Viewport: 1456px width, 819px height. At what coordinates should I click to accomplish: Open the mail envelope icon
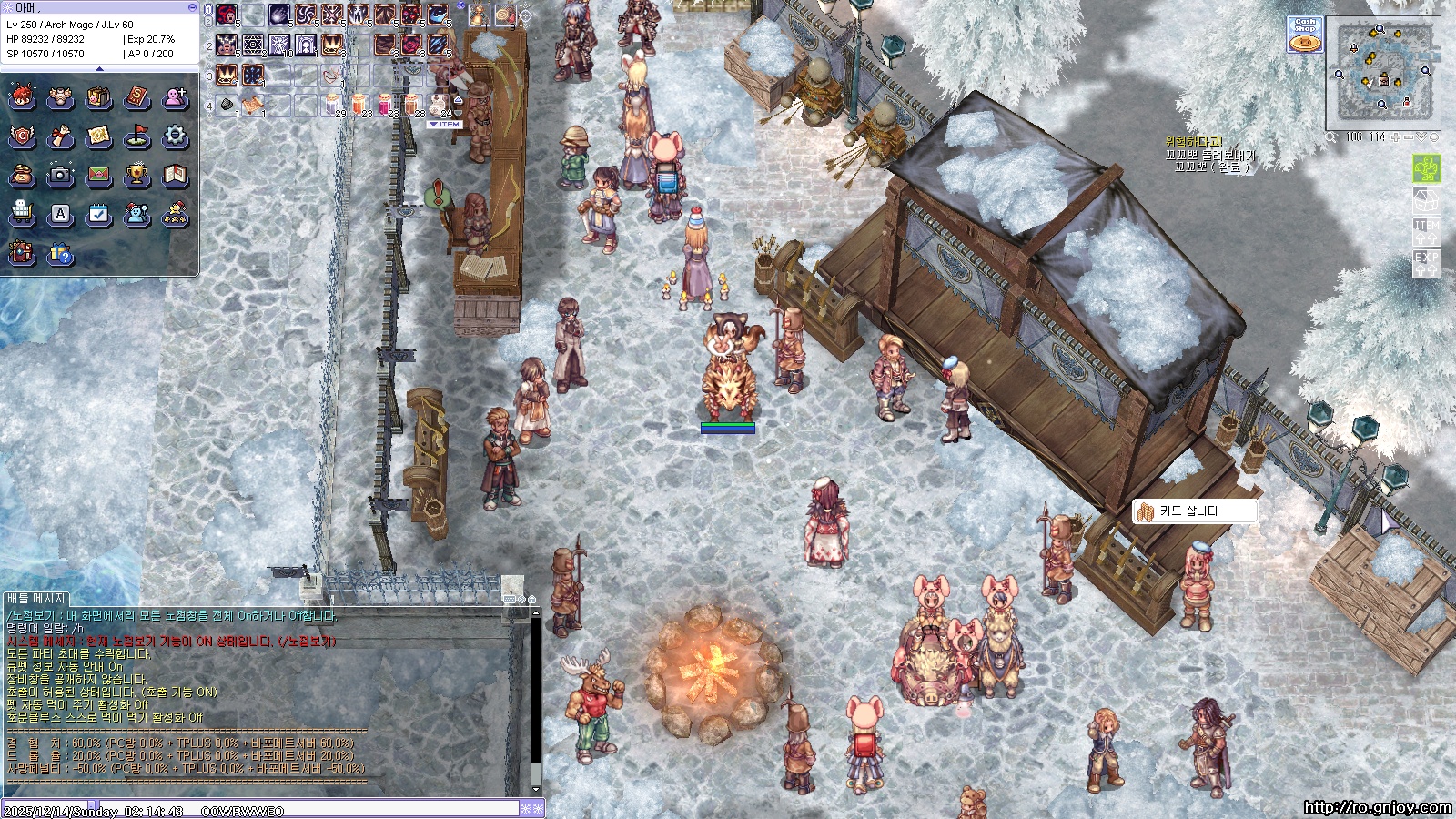pos(98,175)
